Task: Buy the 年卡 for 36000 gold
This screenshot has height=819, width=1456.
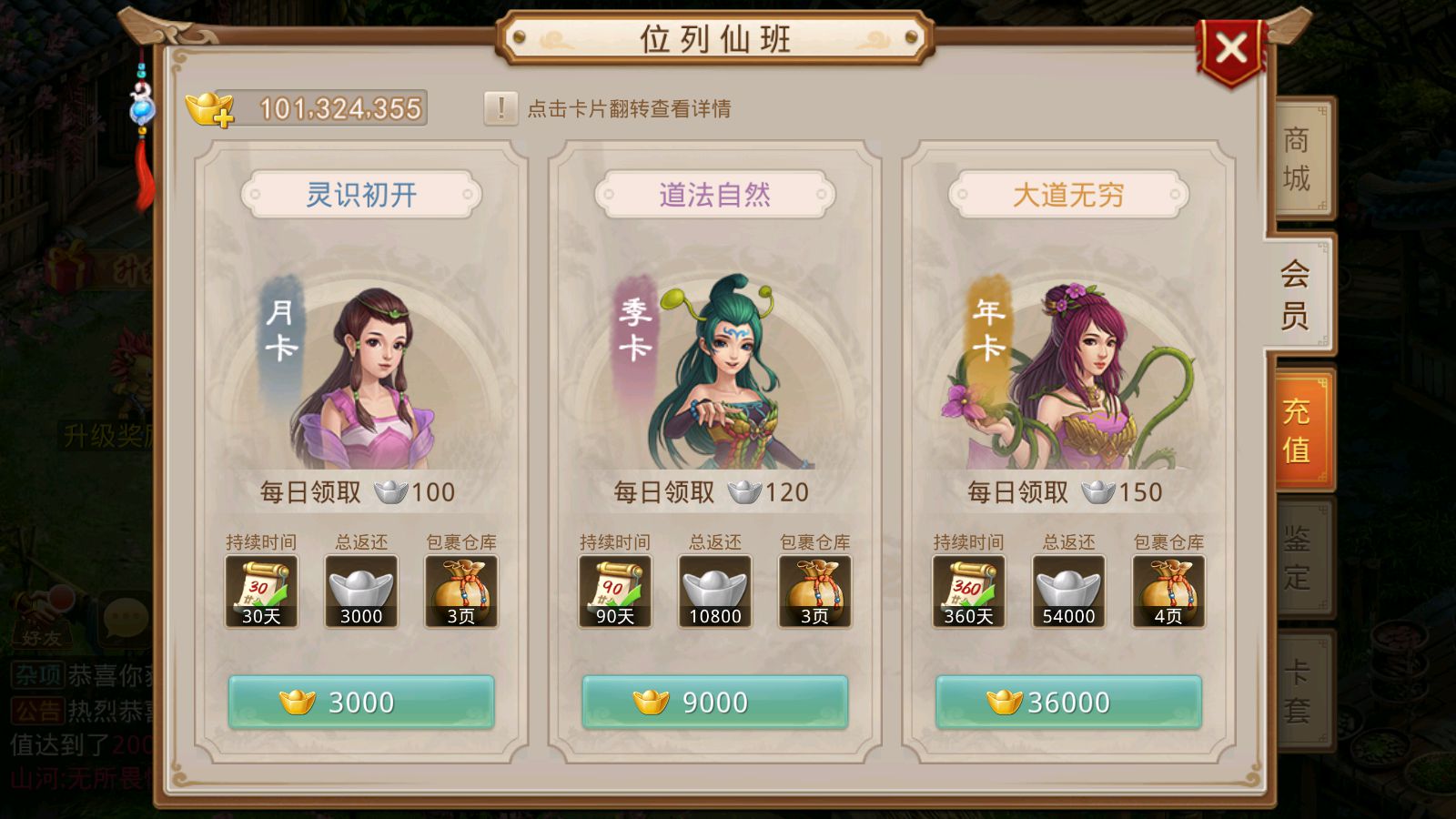Action: 1069,702
